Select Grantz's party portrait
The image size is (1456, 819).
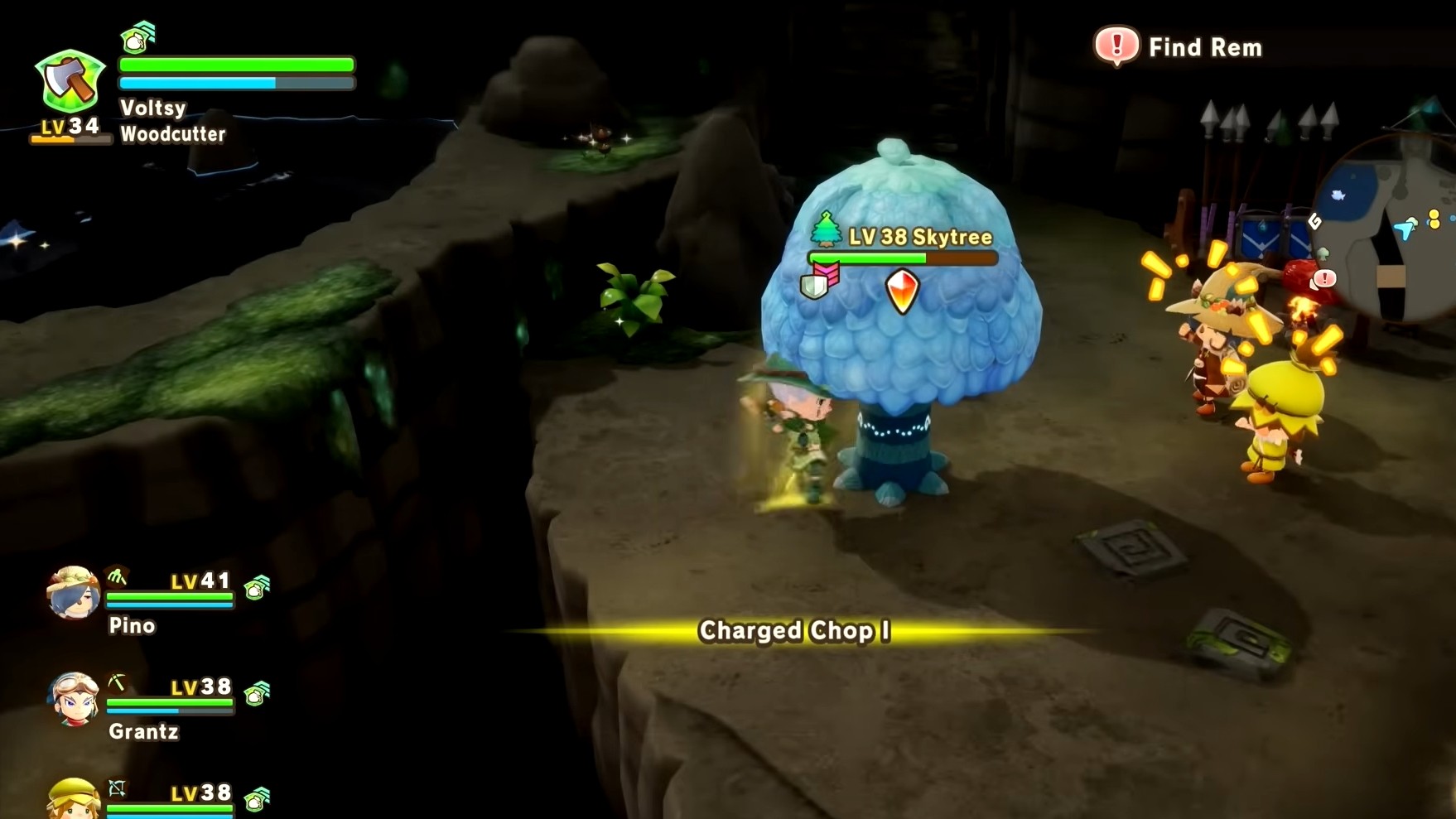[x=73, y=698]
